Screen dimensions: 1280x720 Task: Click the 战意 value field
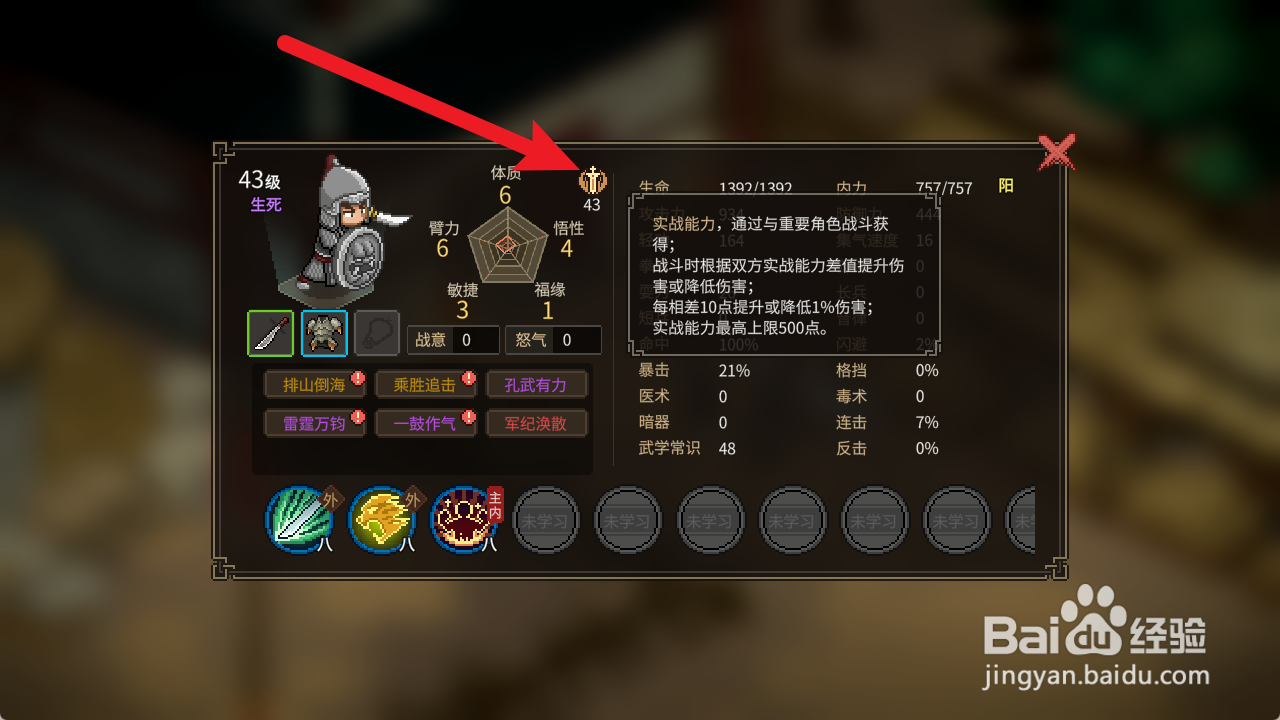(x=478, y=340)
